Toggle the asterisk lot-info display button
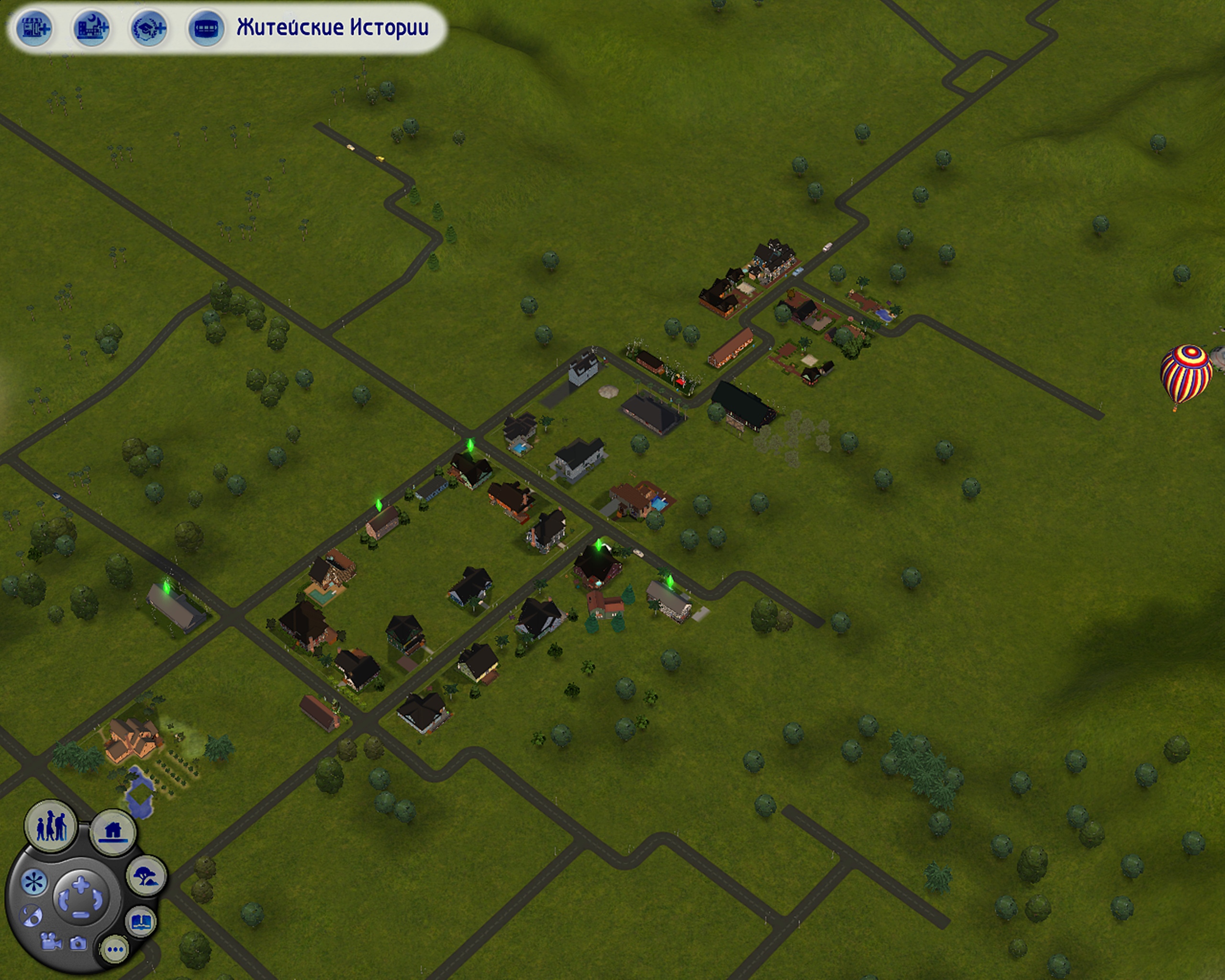Viewport: 1225px width, 980px height. point(33,883)
